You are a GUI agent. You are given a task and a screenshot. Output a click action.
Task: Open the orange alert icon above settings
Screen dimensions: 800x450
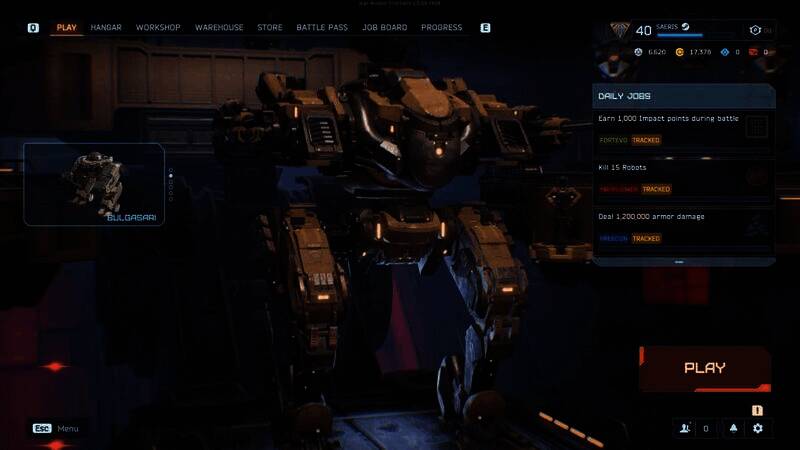click(758, 409)
